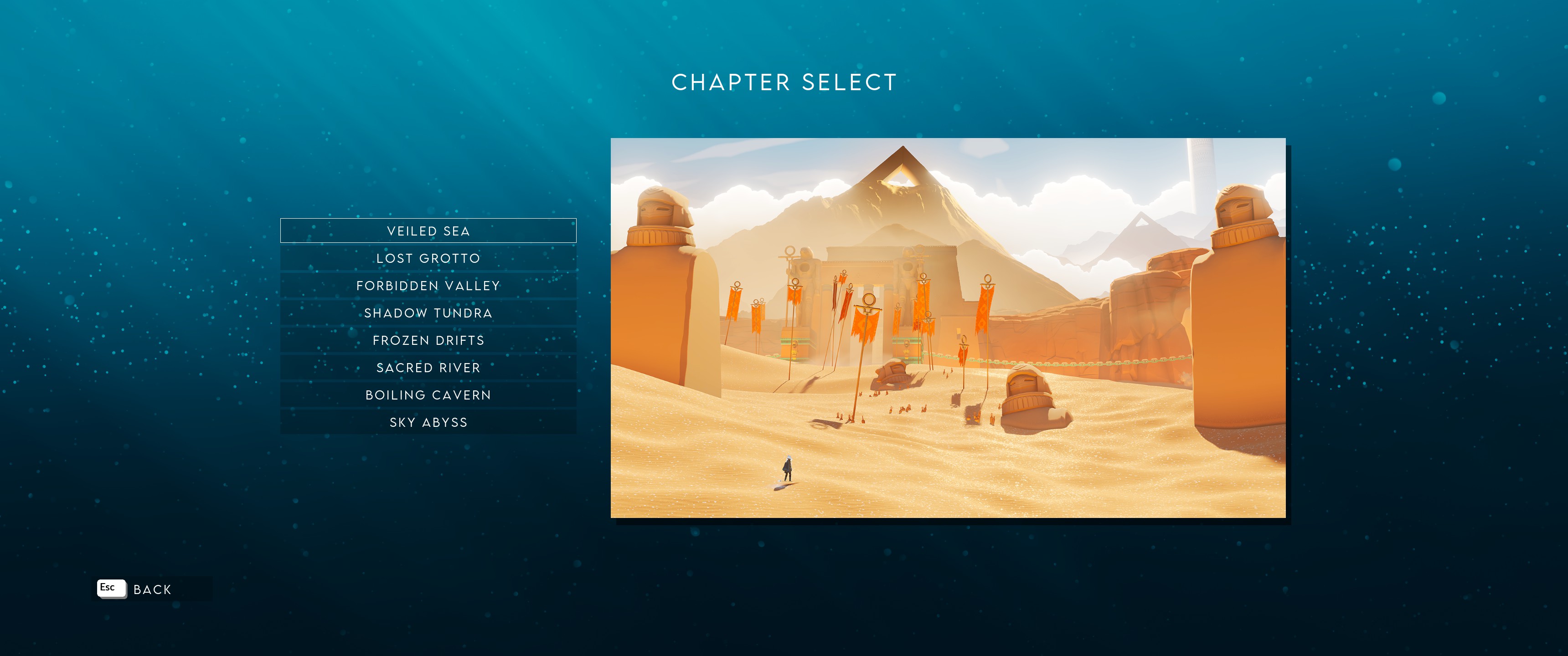Click the desert chapter preview image
Image resolution: width=1568 pixels, height=656 pixels.
tap(948, 328)
